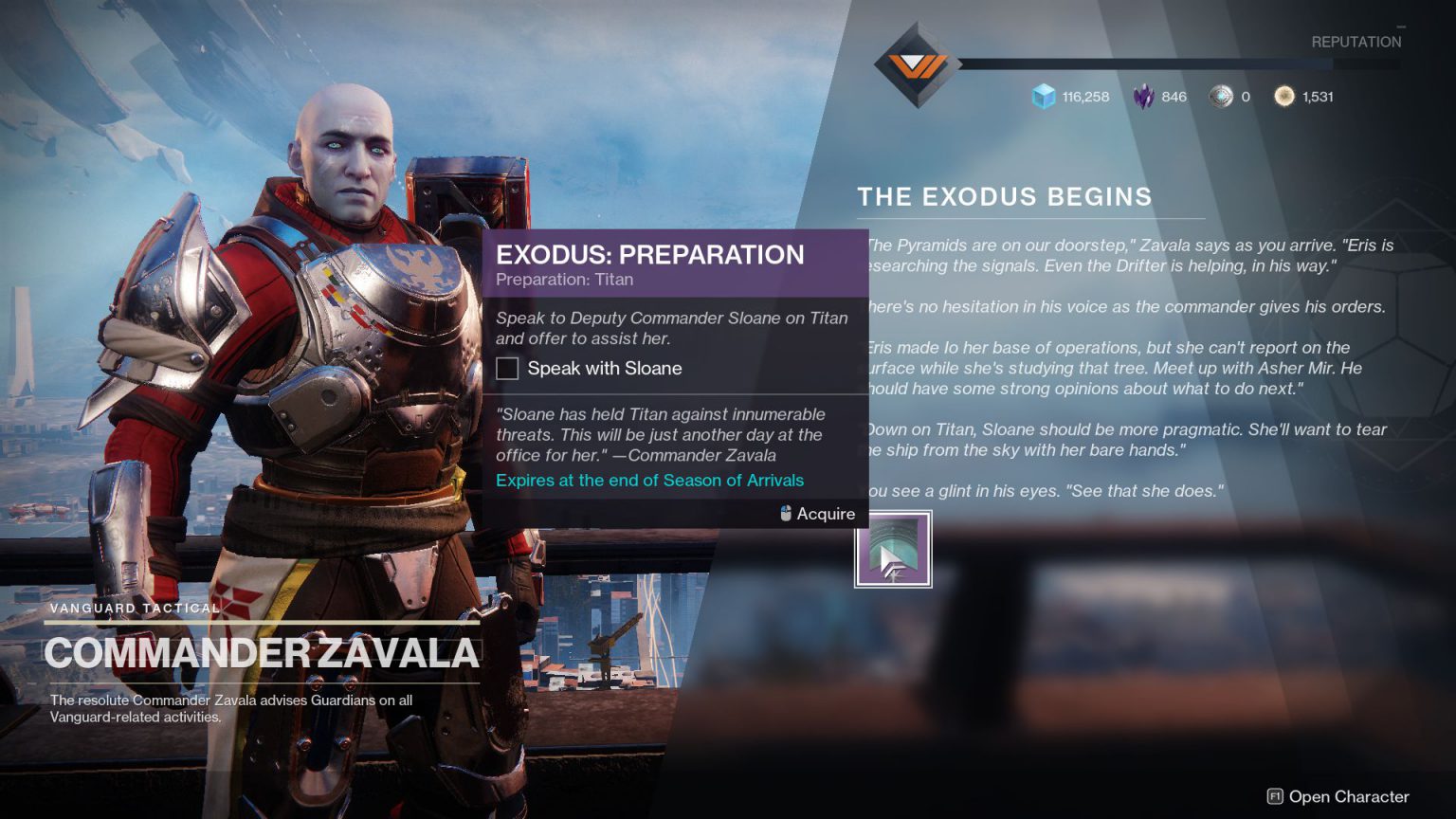Screen dimensions: 1456x819
Task: Click the Glimmer cube currency icon
Action: click(x=1043, y=96)
